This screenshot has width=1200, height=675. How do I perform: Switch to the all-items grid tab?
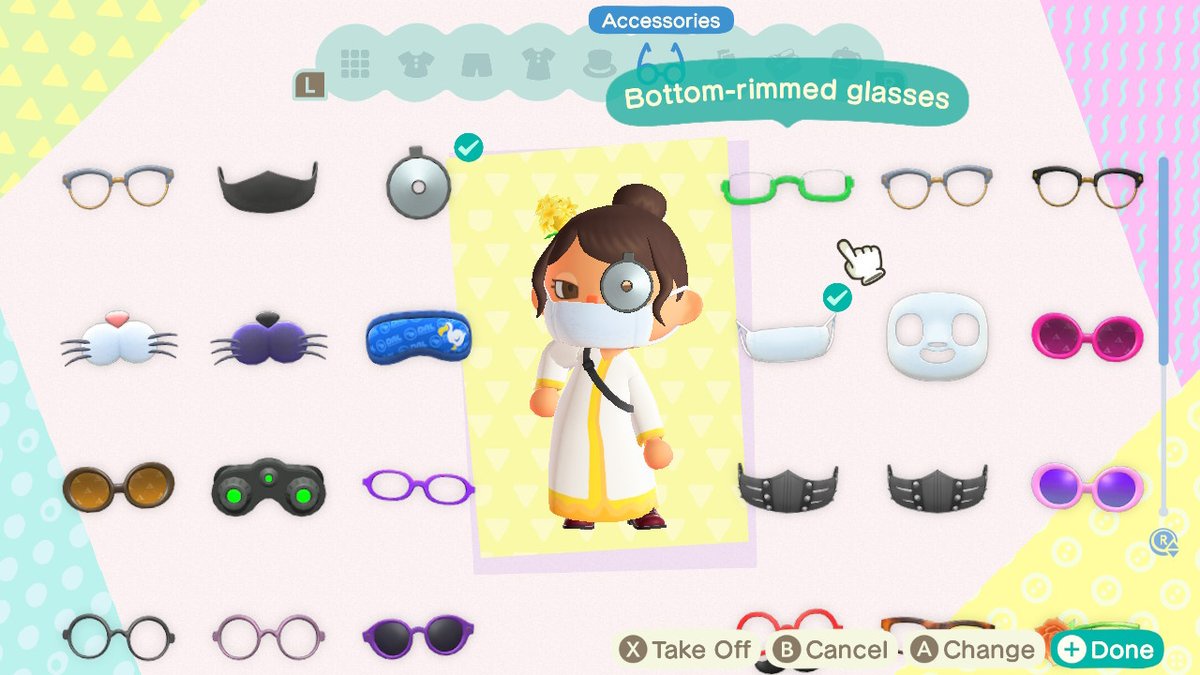tap(355, 64)
